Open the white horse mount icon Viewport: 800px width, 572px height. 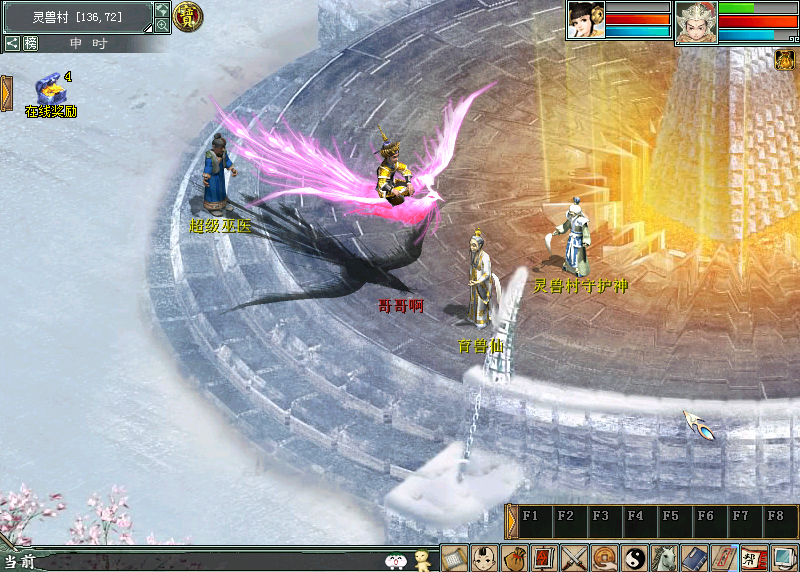(664, 557)
